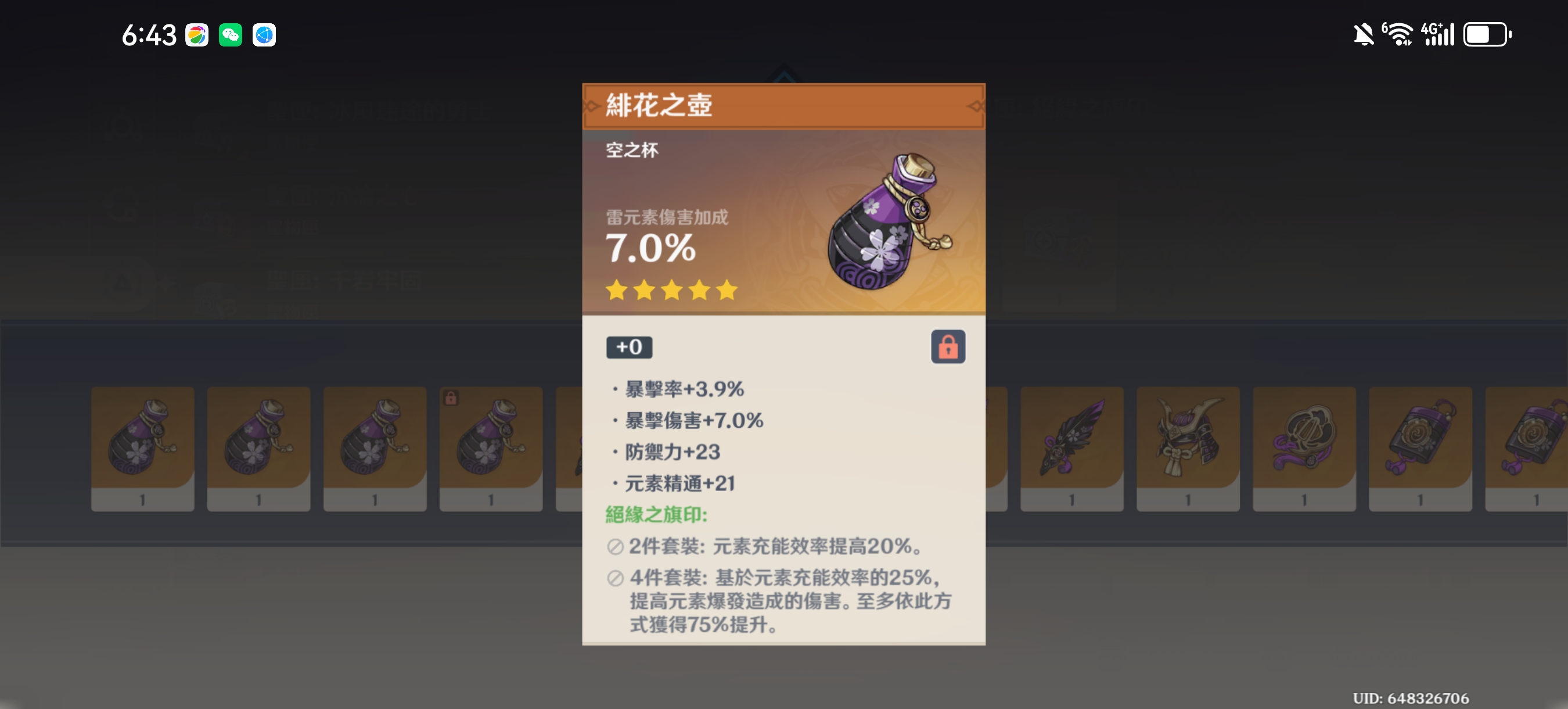Toggle the red lock icon on the artifact card
The width and height of the screenshot is (1568, 709).
[x=948, y=348]
